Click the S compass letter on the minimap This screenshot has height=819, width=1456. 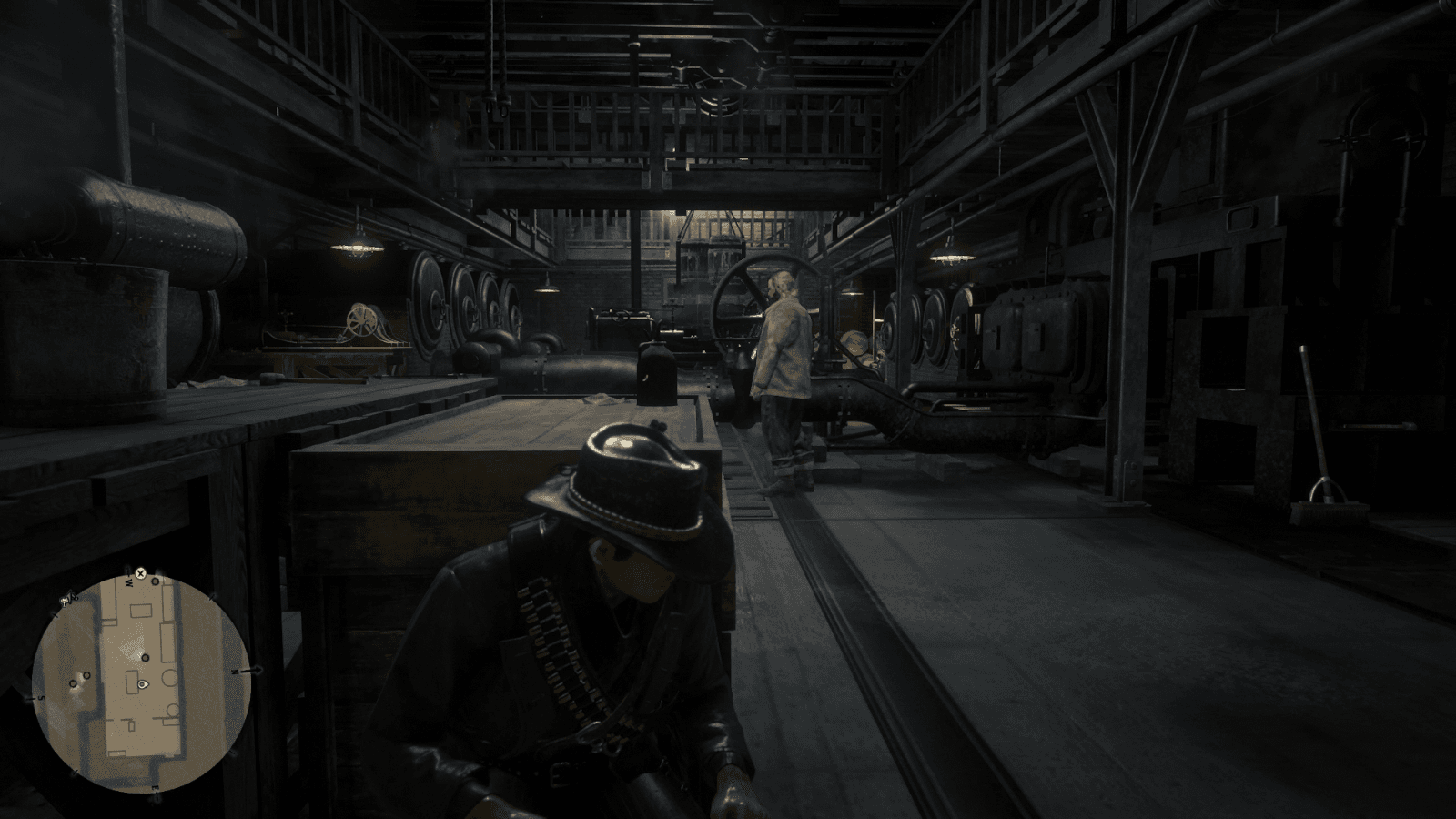click(40, 698)
